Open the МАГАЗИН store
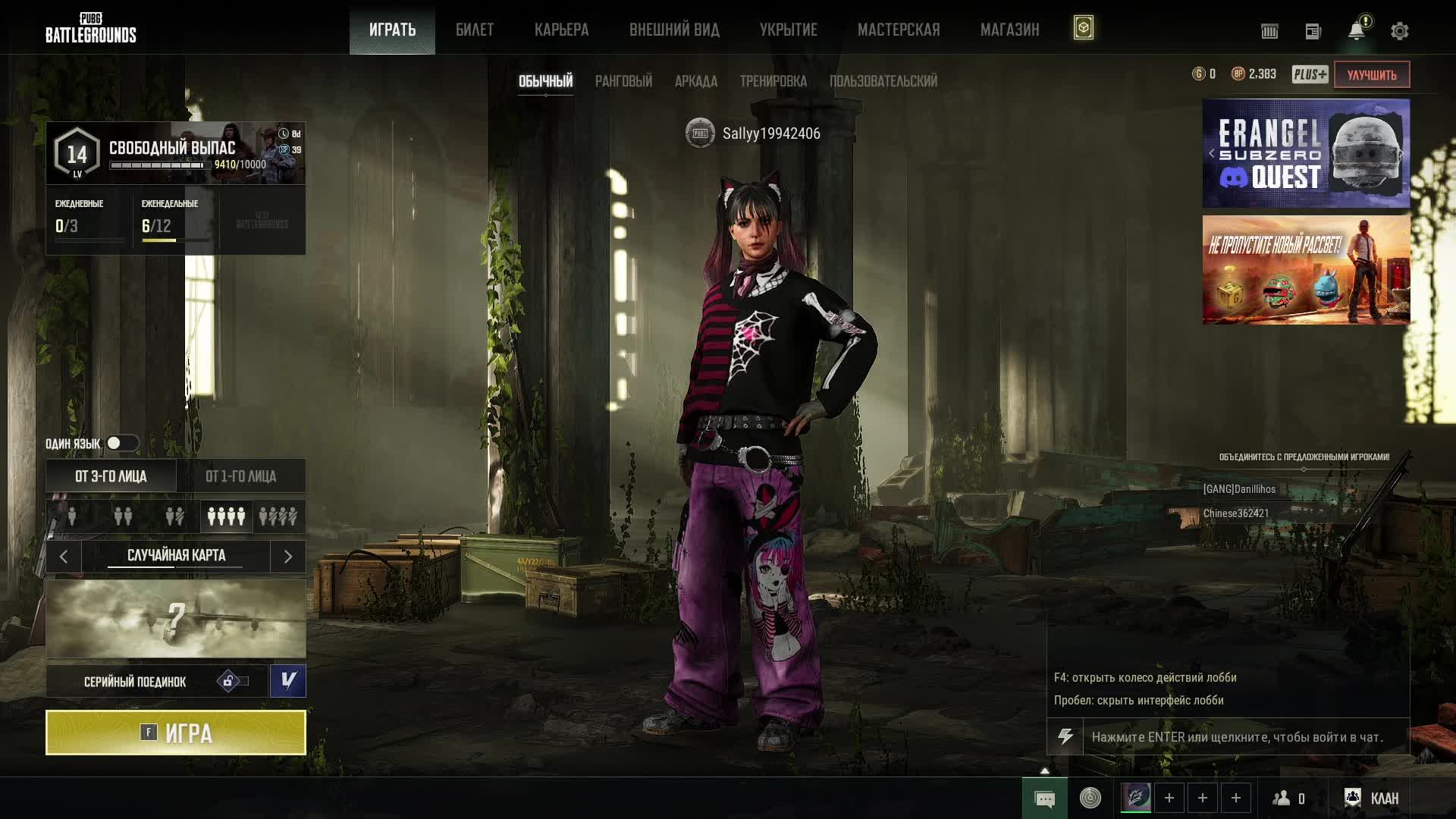Viewport: 1456px width, 819px height. pyautogui.click(x=1009, y=30)
